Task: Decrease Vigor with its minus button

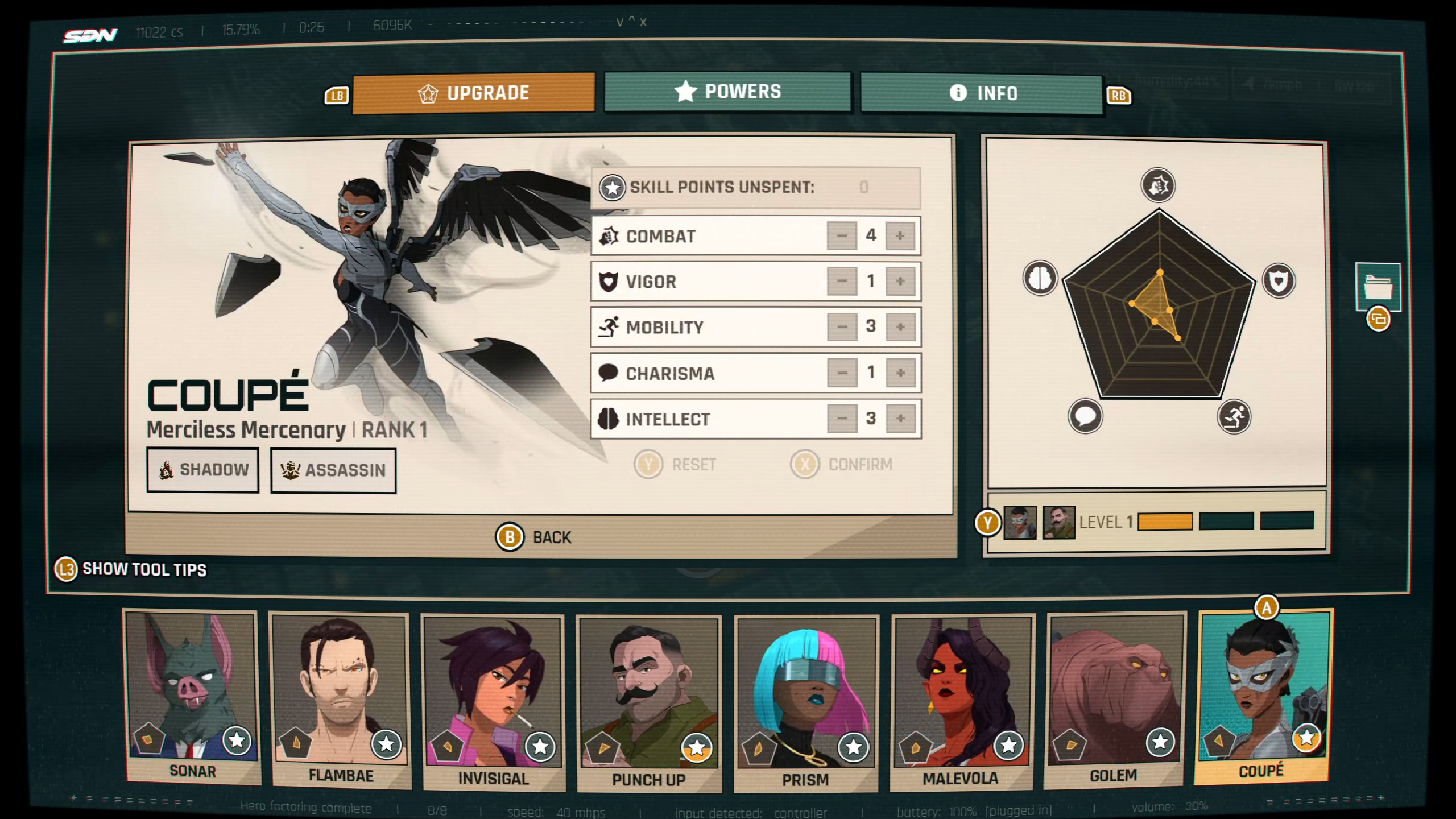Action: tap(842, 281)
